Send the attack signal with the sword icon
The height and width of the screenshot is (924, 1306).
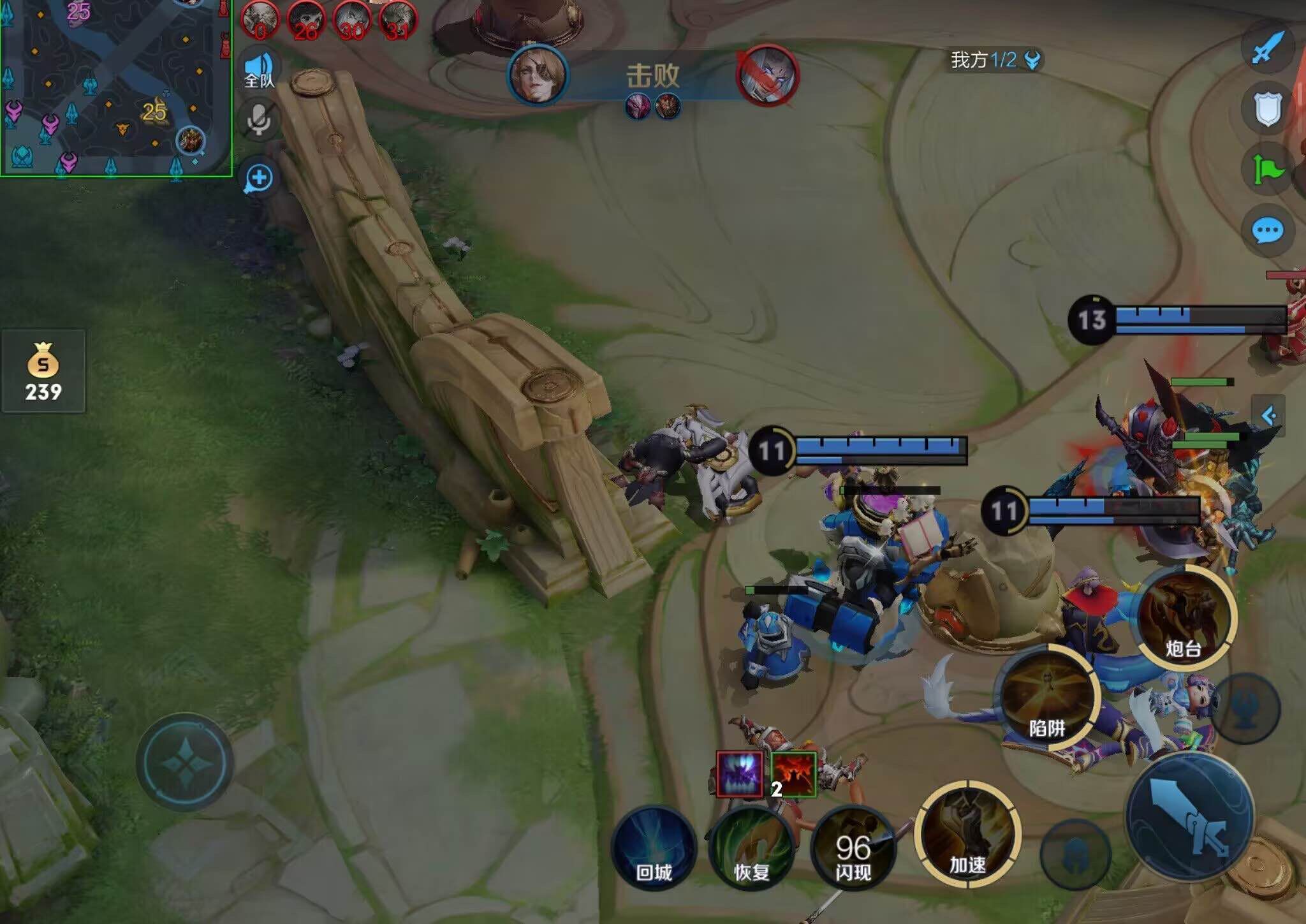pos(1268,47)
